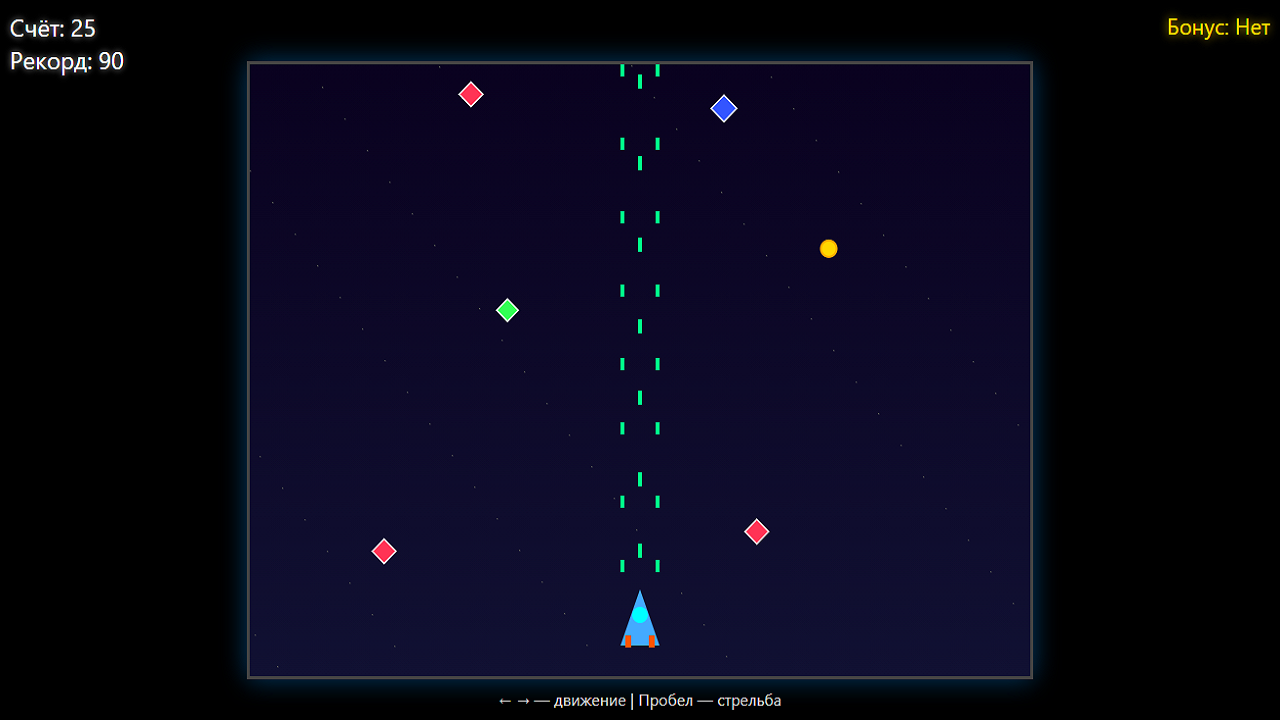Click the 'Счёт: 25' score display
The image size is (1280, 720).
51,29
